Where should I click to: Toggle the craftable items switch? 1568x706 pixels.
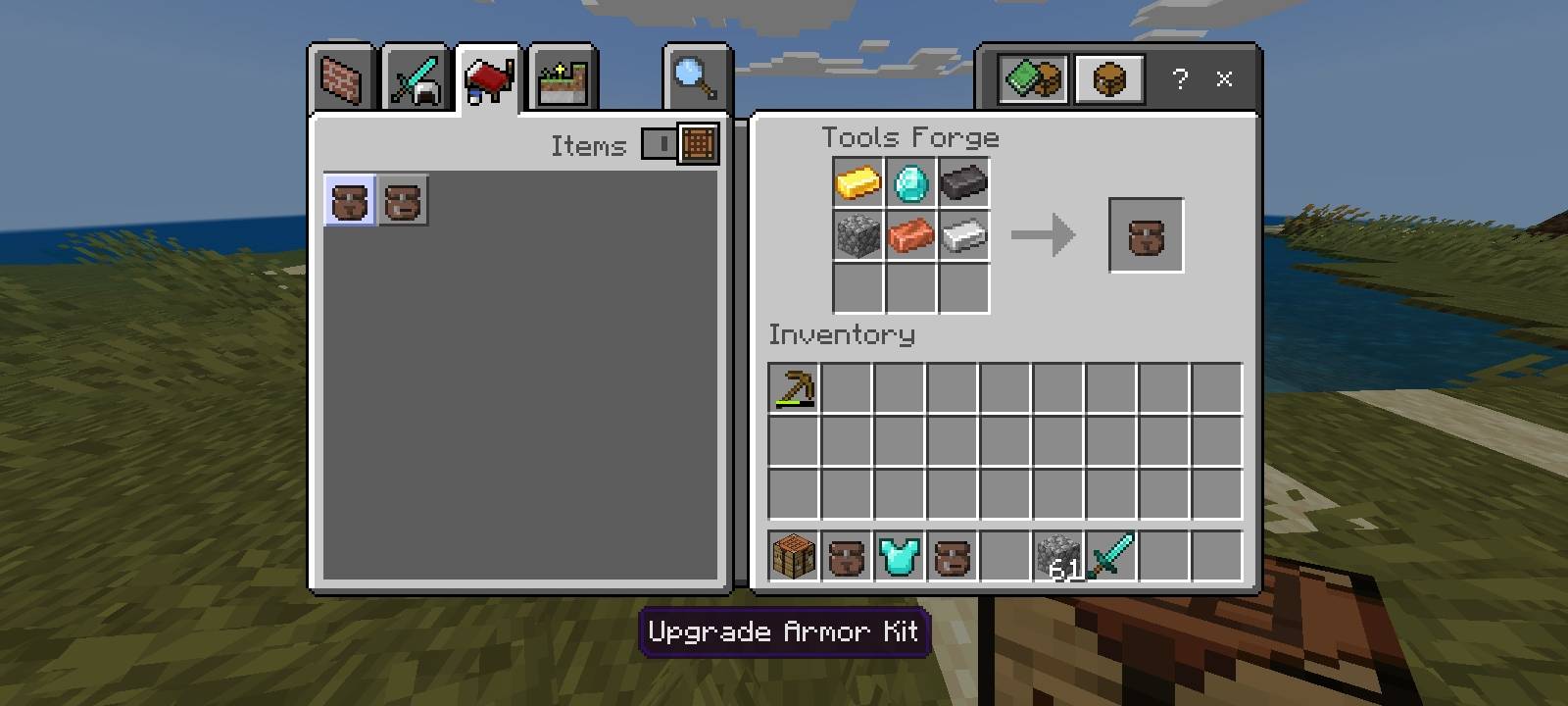pyautogui.click(x=679, y=144)
